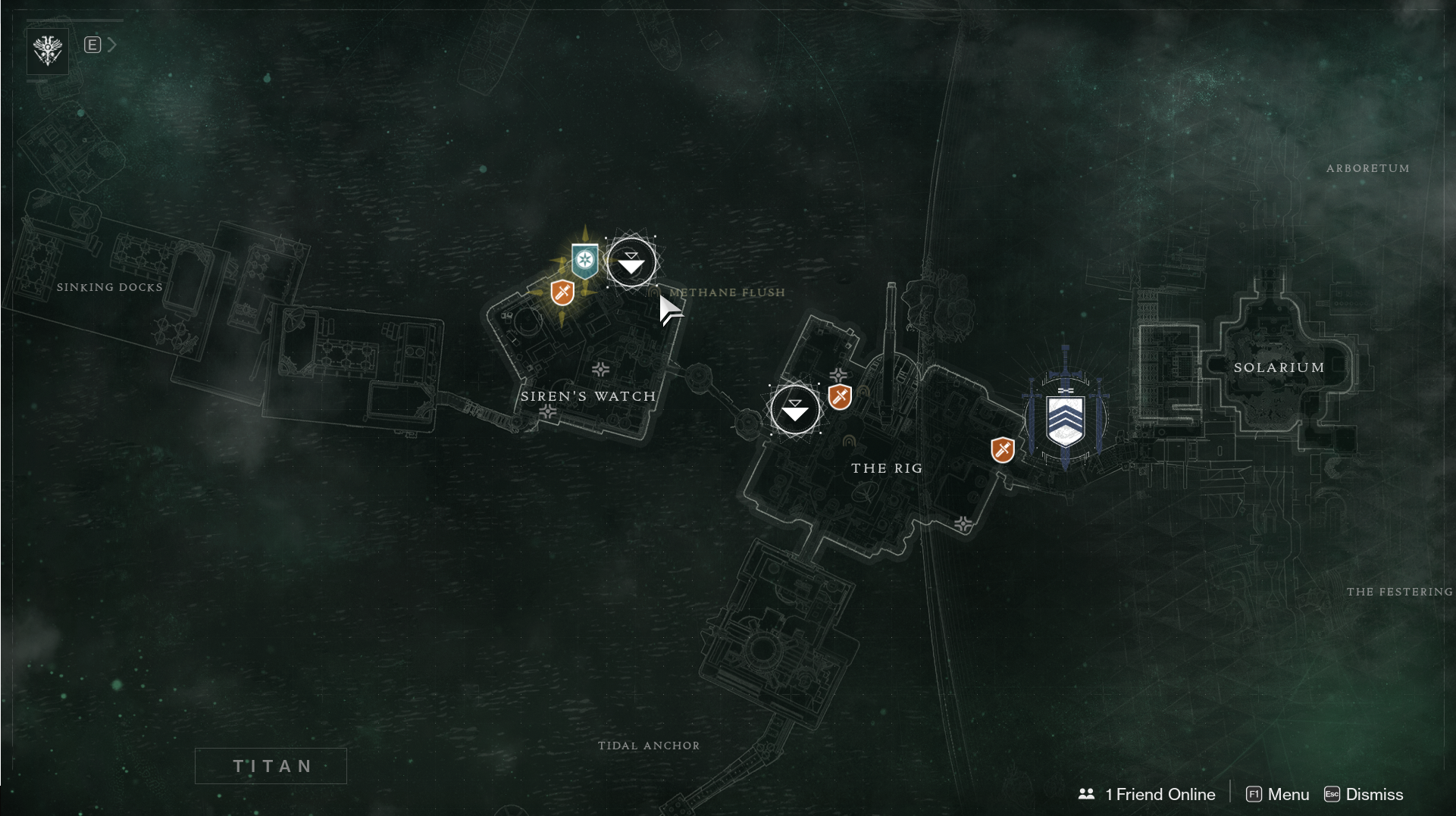The width and height of the screenshot is (1456, 816).
Task: Pick the orange adventure icon next to The Rig landing zone
Action: (840, 396)
